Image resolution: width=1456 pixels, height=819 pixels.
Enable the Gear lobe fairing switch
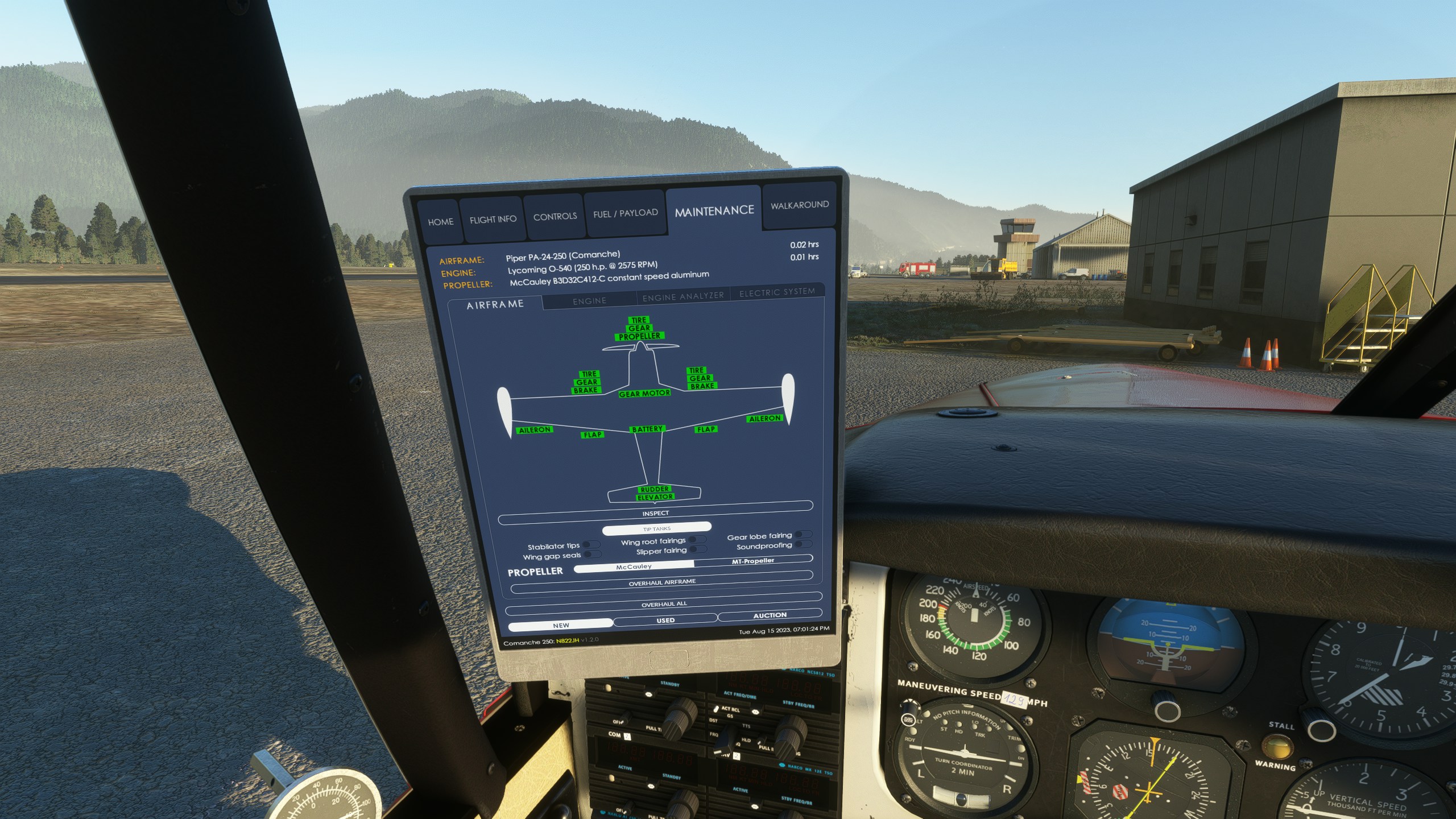(803, 535)
